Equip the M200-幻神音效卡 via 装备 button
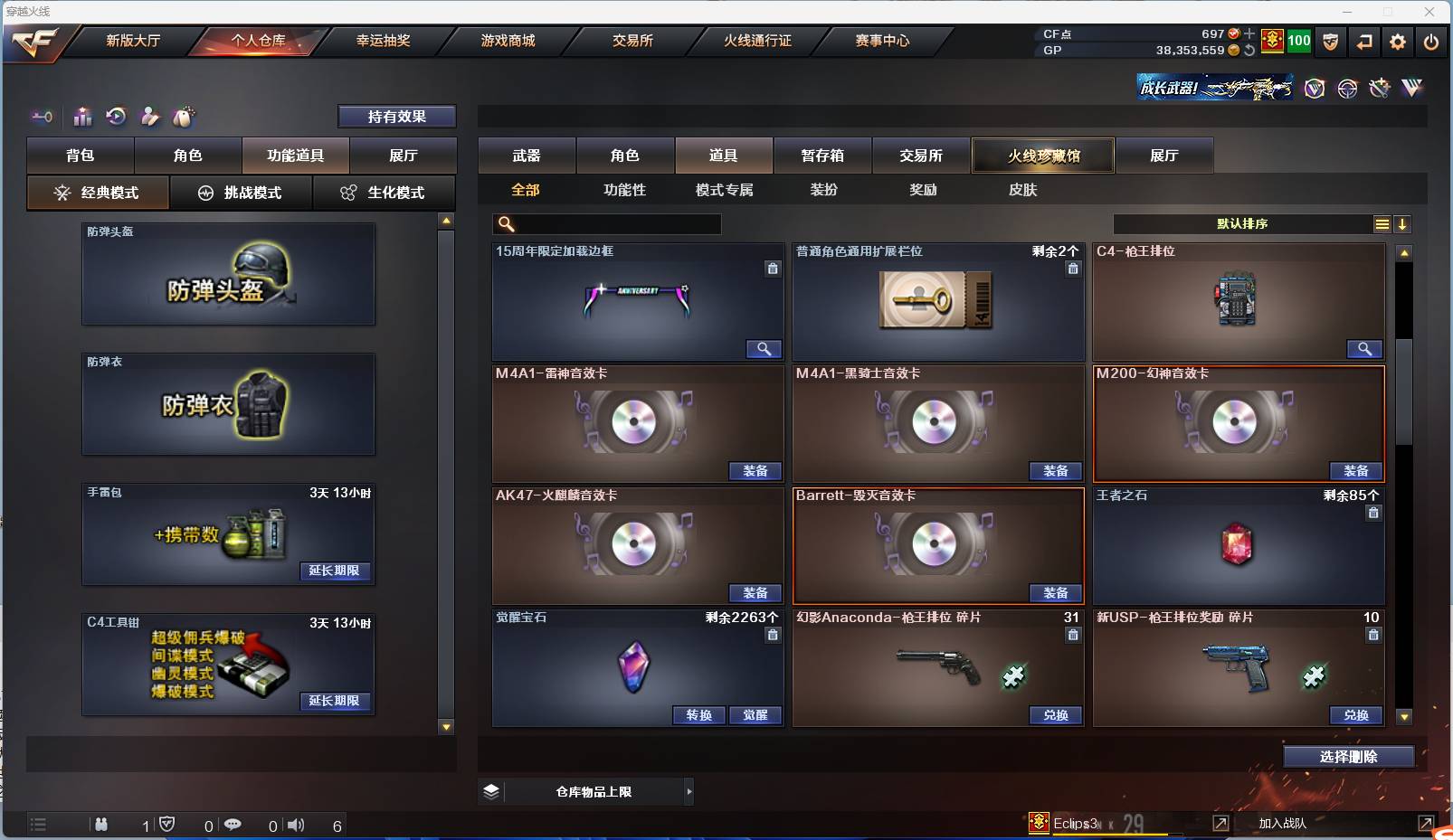The height and width of the screenshot is (840, 1453). coord(1355,471)
